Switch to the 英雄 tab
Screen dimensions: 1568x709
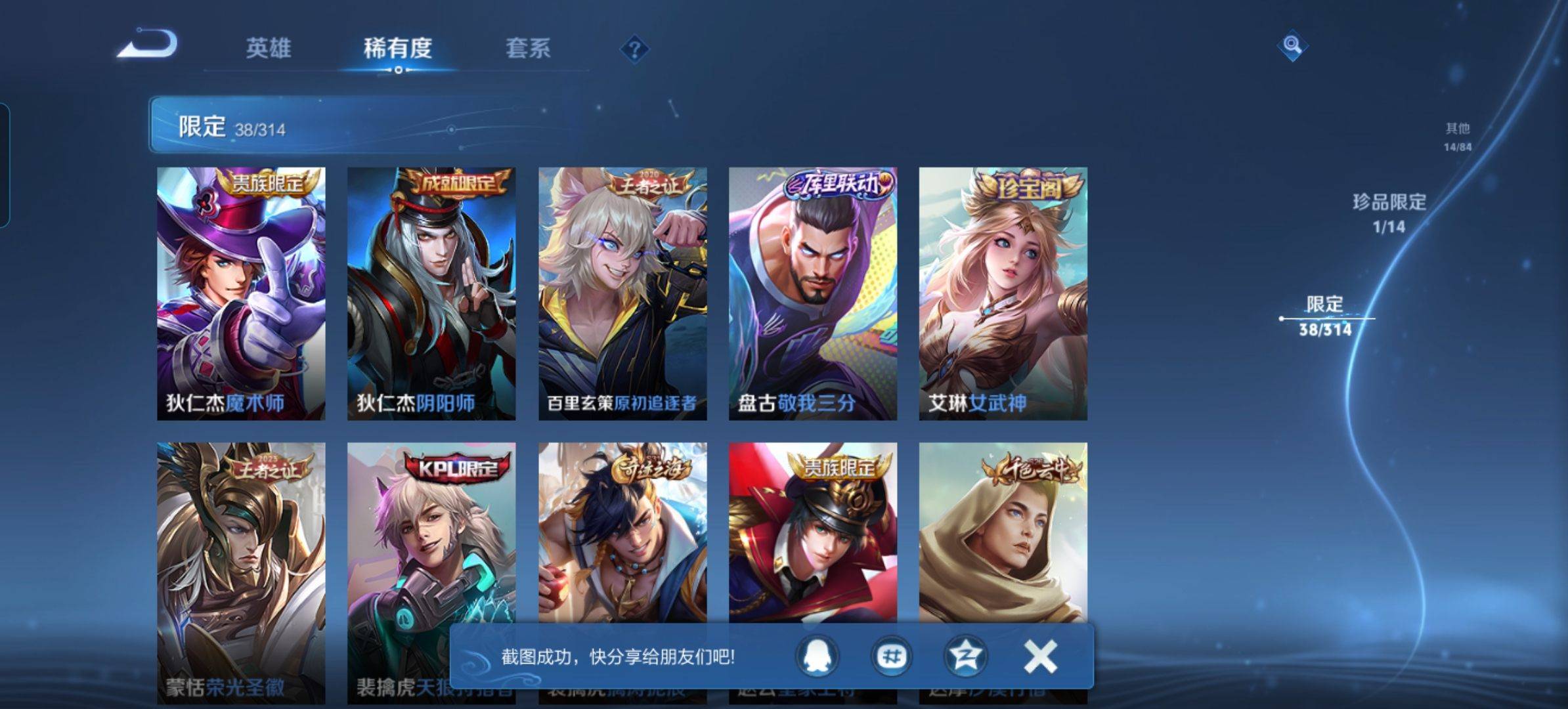pyautogui.click(x=268, y=48)
